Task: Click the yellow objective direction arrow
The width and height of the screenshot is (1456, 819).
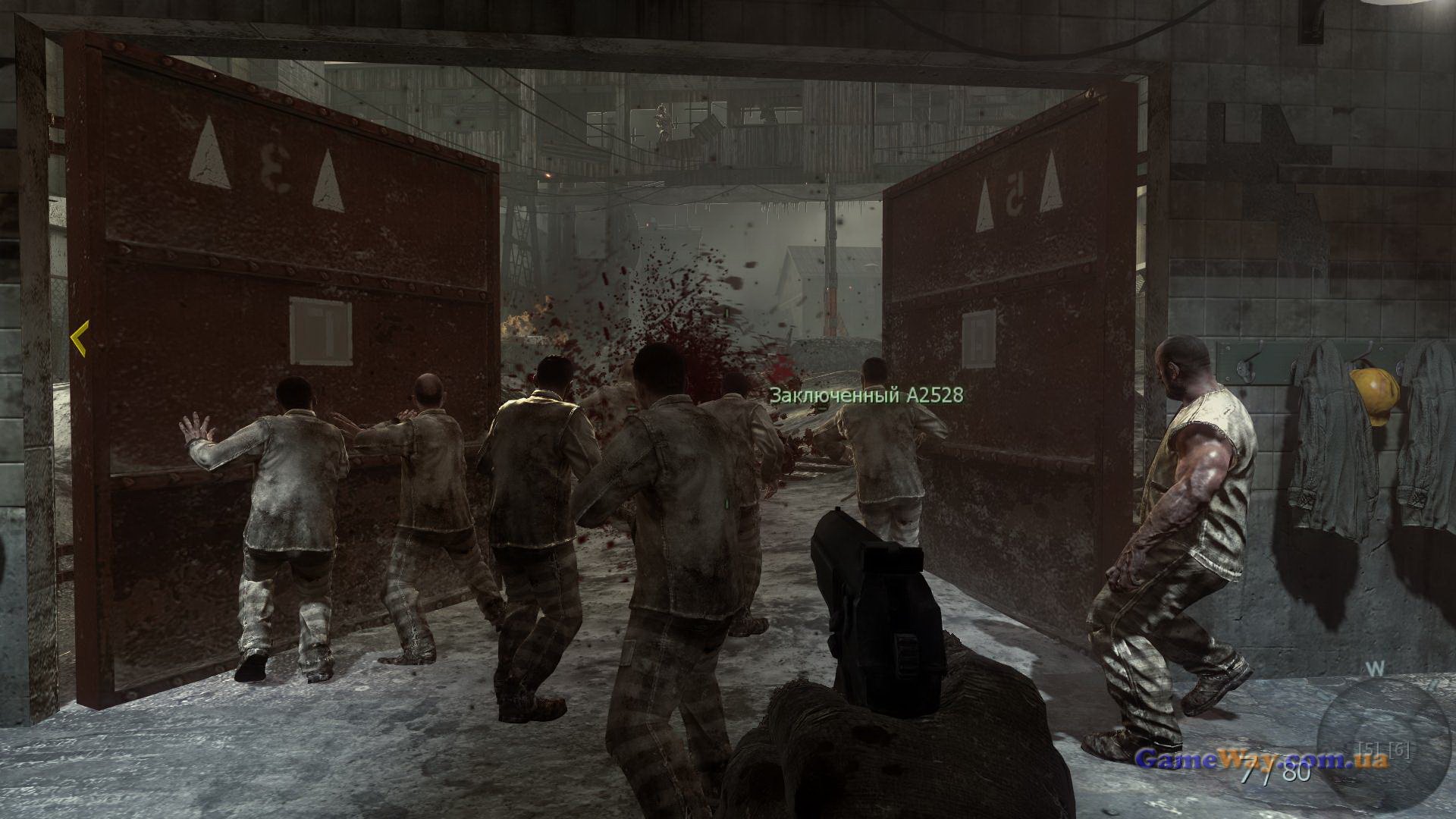Action: point(80,338)
